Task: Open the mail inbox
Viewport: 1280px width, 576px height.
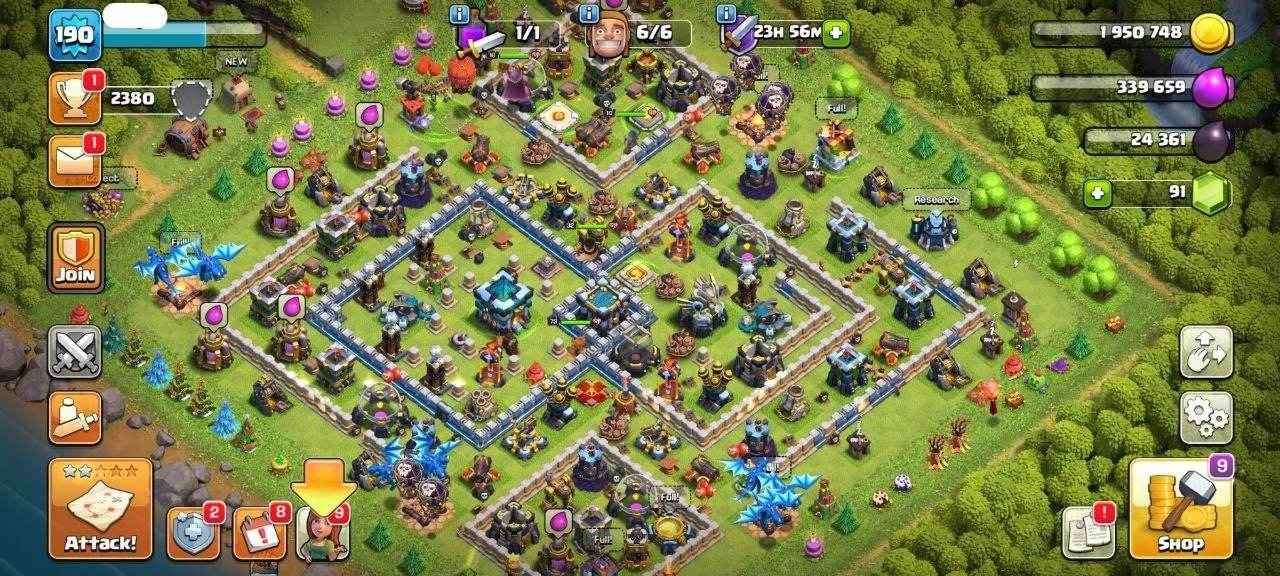Action: pos(74,160)
